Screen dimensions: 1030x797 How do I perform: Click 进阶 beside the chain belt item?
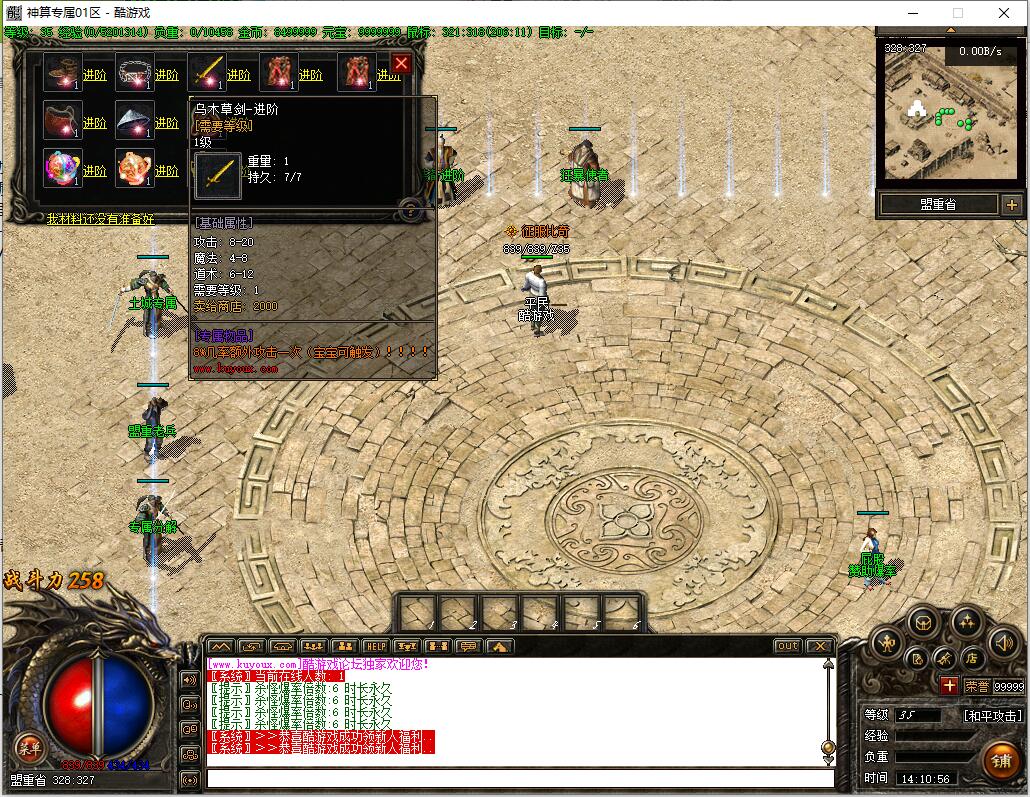167,75
